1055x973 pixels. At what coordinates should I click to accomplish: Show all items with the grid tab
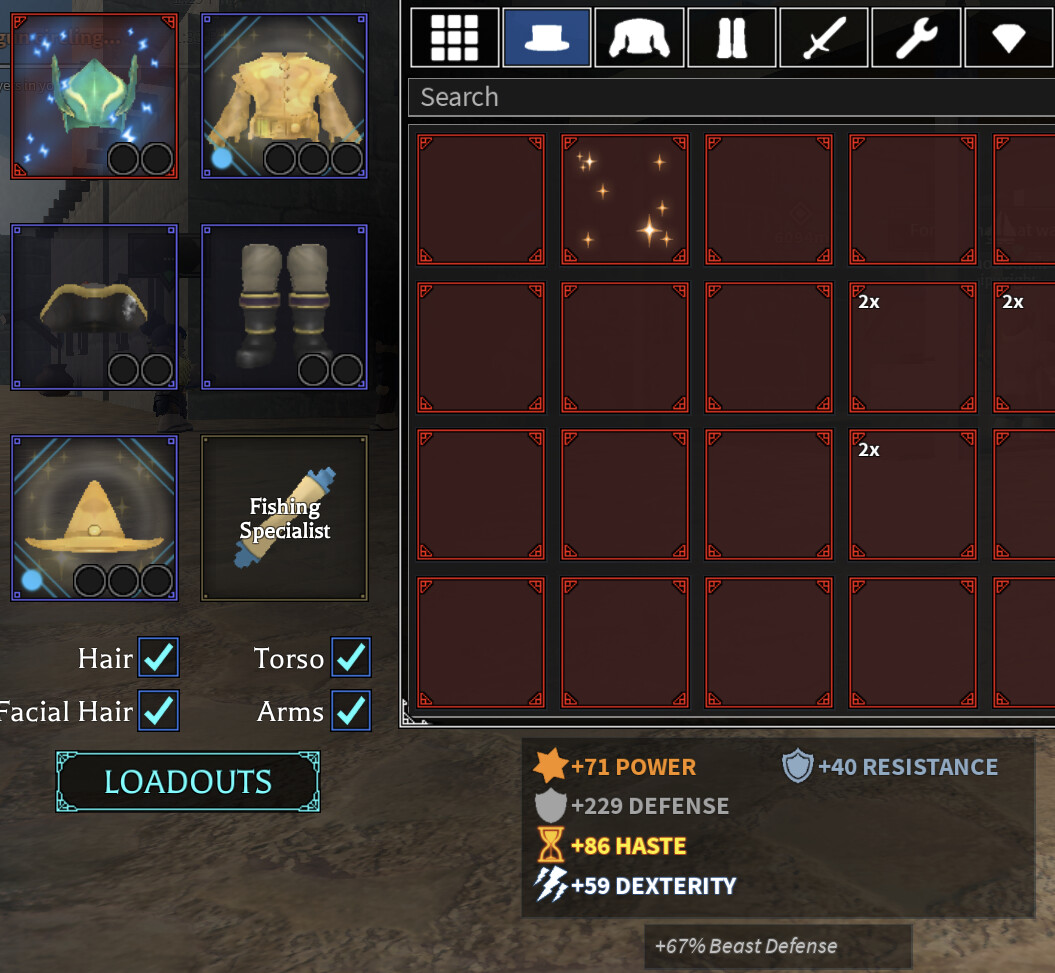454,37
